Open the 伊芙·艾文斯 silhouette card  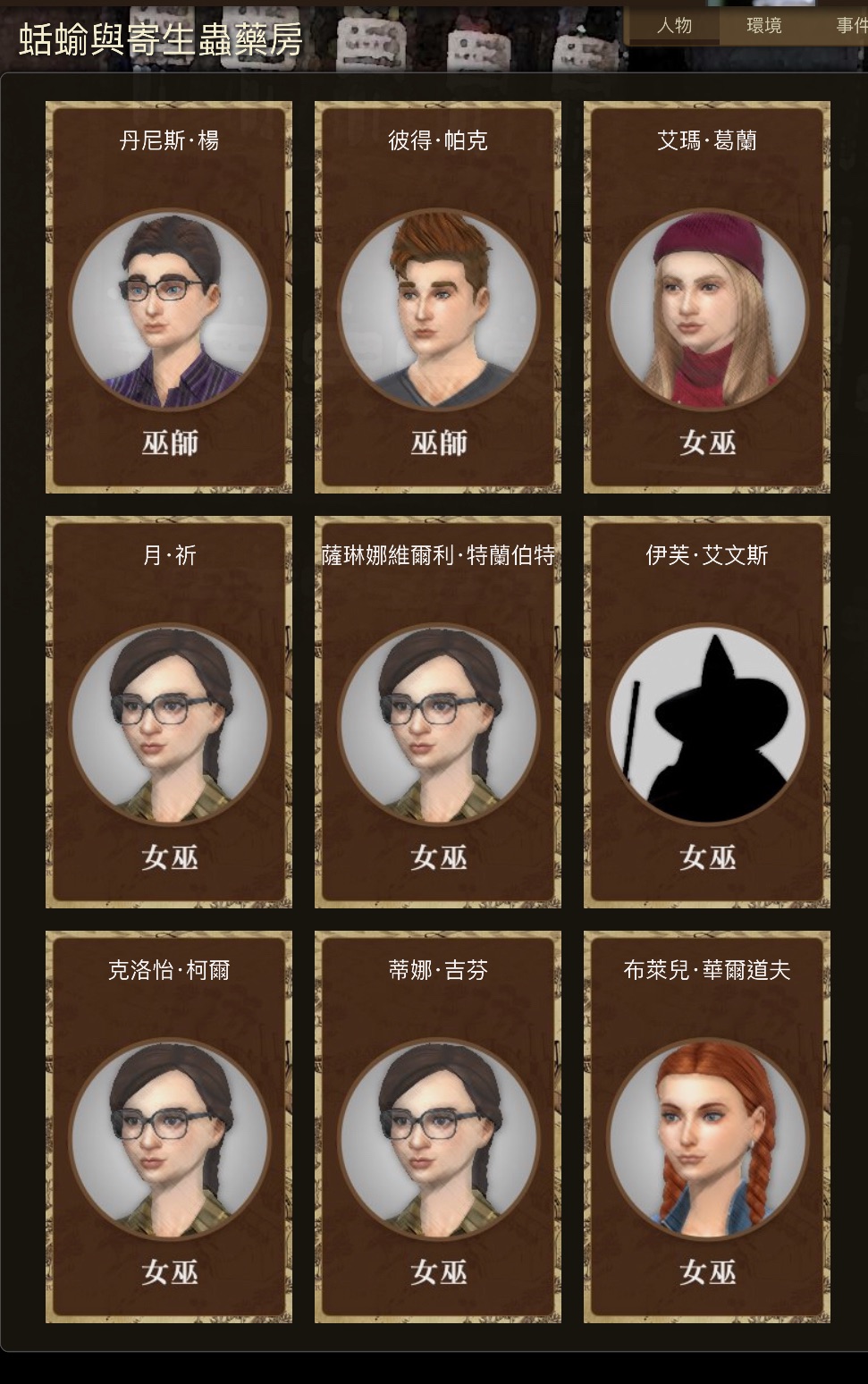tap(707, 713)
